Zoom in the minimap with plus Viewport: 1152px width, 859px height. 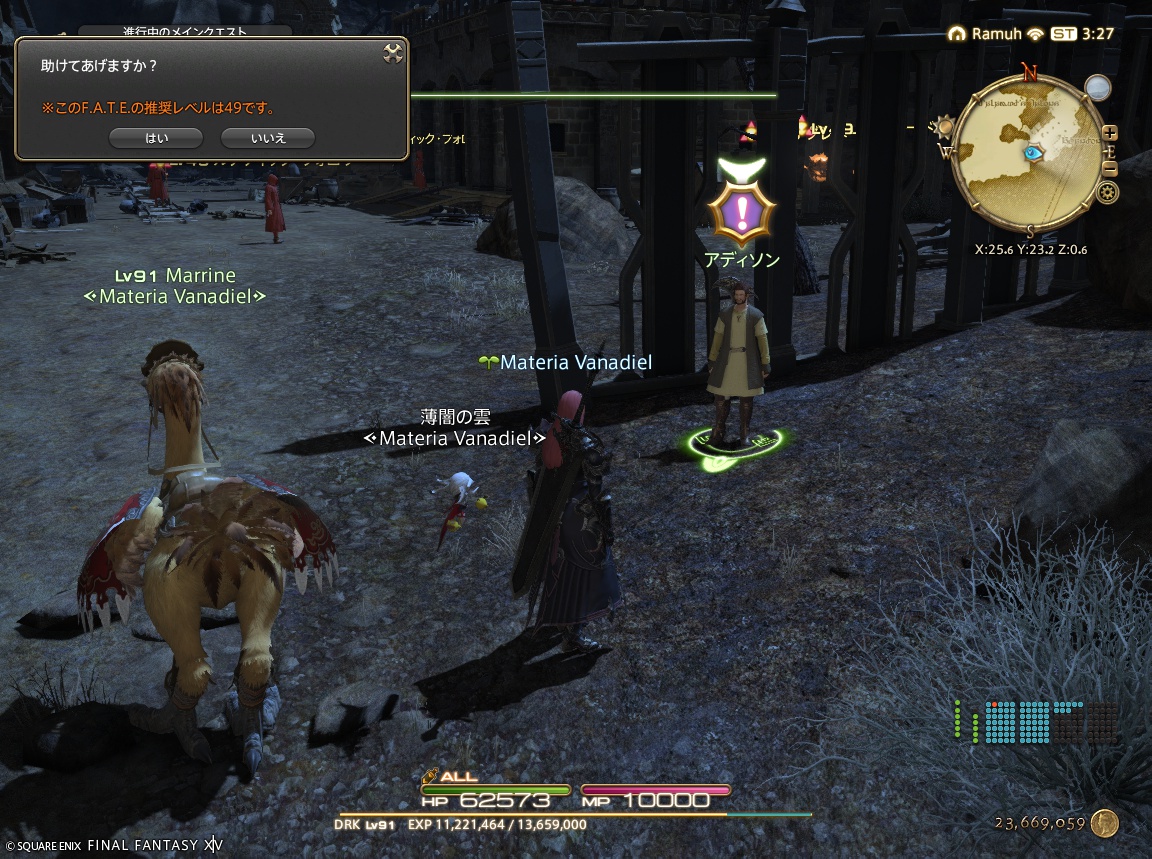tap(1110, 133)
